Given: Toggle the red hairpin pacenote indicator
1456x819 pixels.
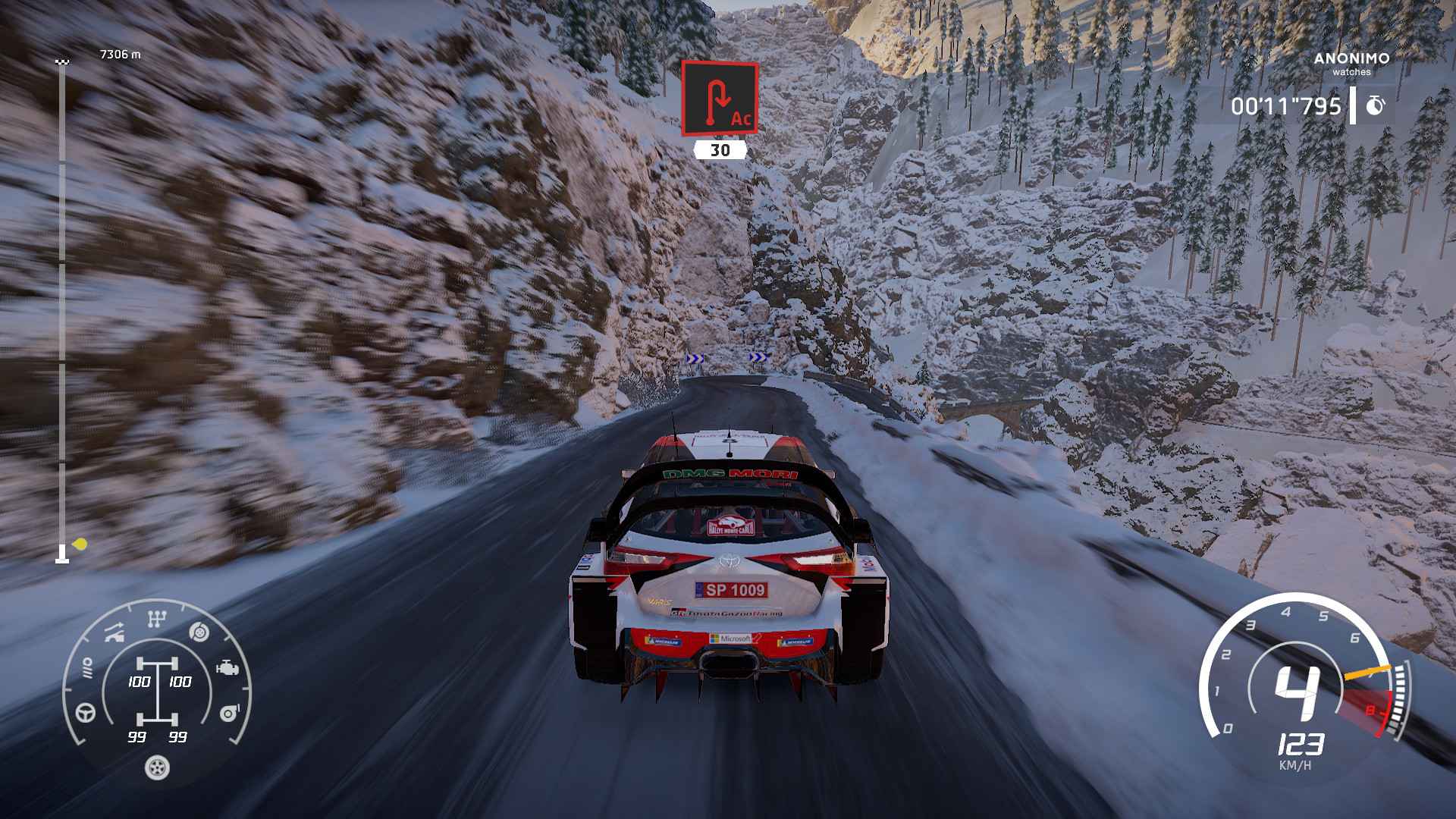Looking at the screenshot, I should click(x=719, y=99).
